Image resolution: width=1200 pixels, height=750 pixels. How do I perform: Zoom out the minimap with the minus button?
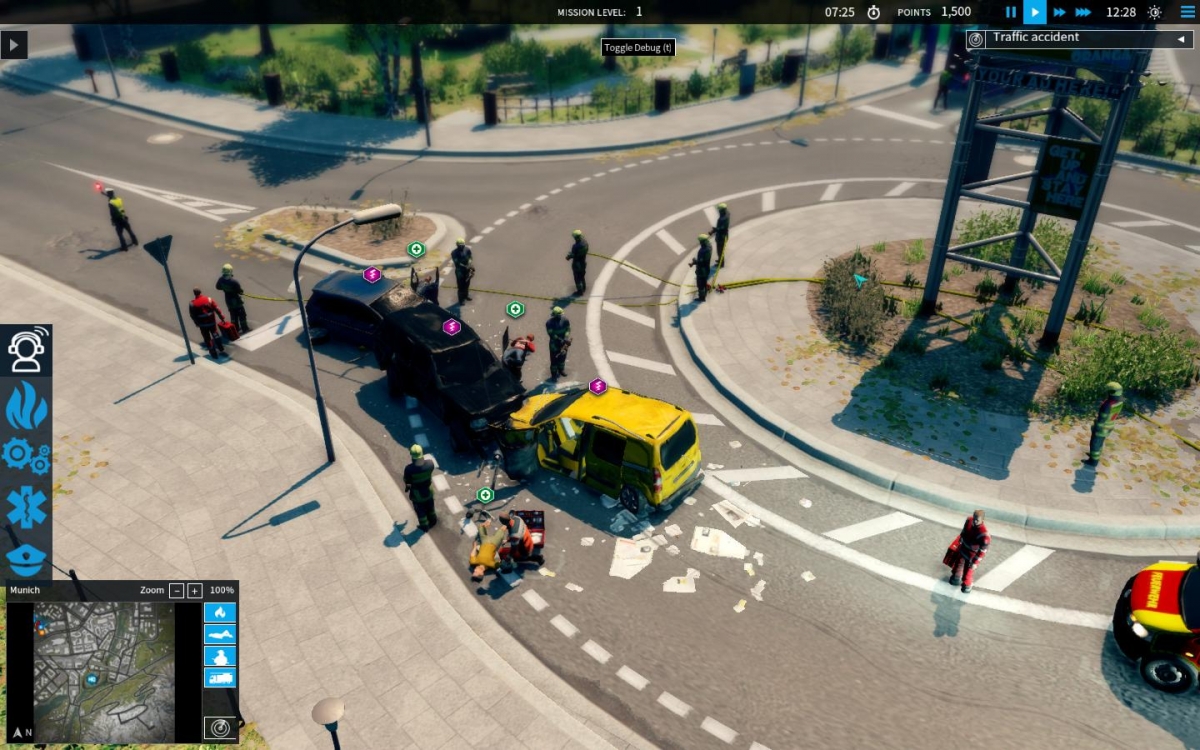tap(177, 590)
